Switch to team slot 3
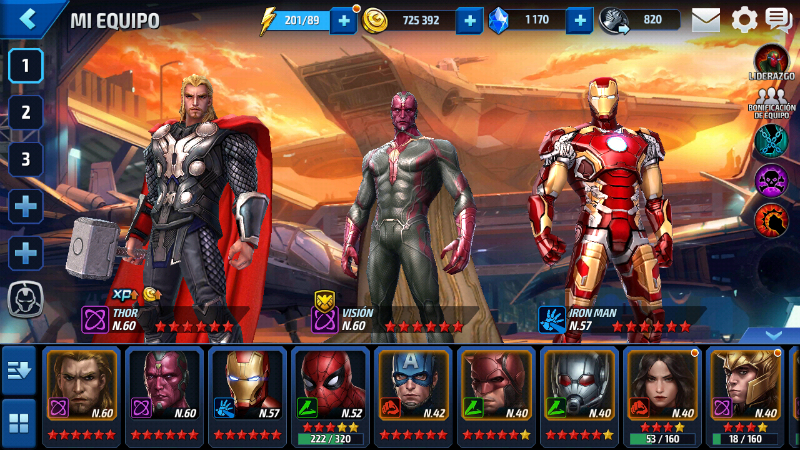 tap(26, 158)
